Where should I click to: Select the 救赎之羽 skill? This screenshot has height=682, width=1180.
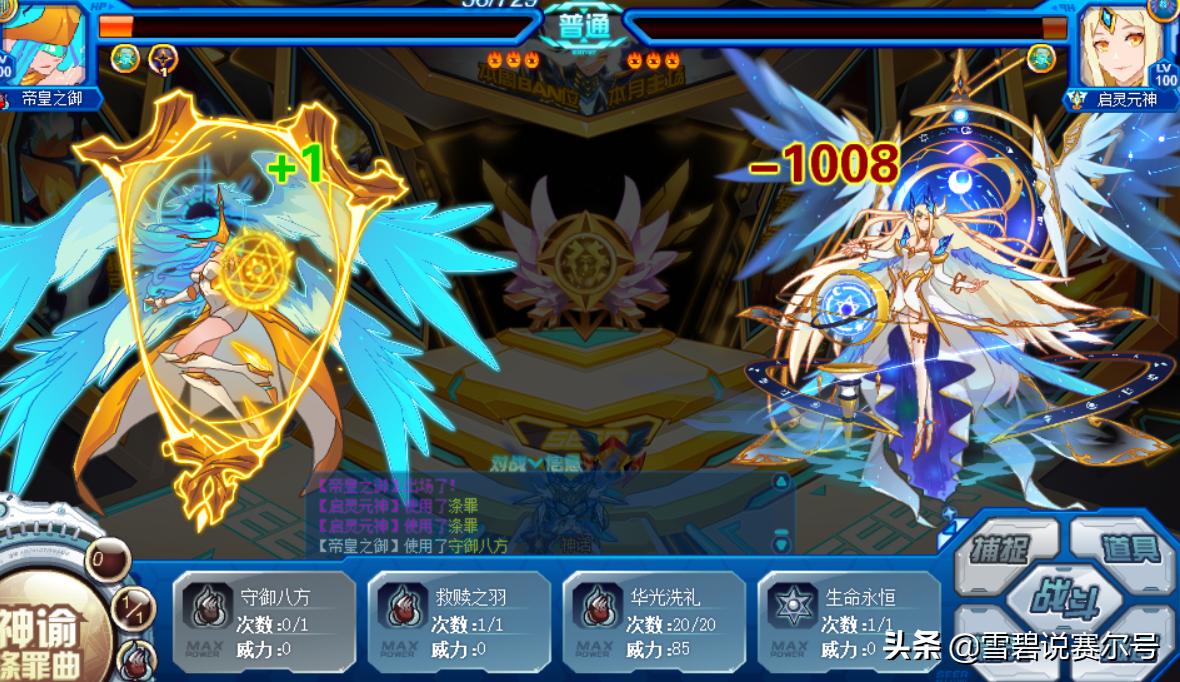(459, 620)
